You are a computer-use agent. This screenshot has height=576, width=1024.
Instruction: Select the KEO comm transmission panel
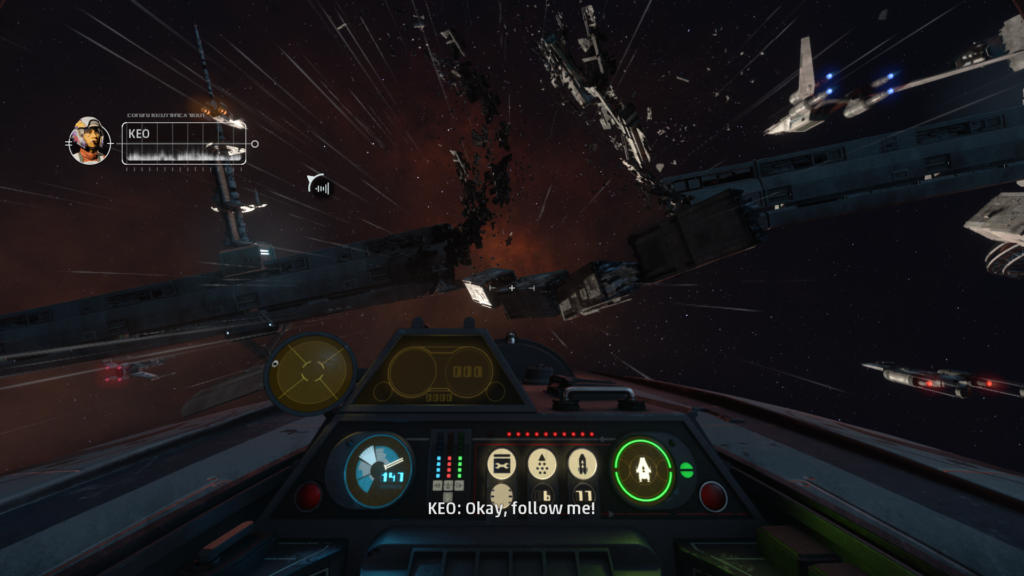point(184,143)
